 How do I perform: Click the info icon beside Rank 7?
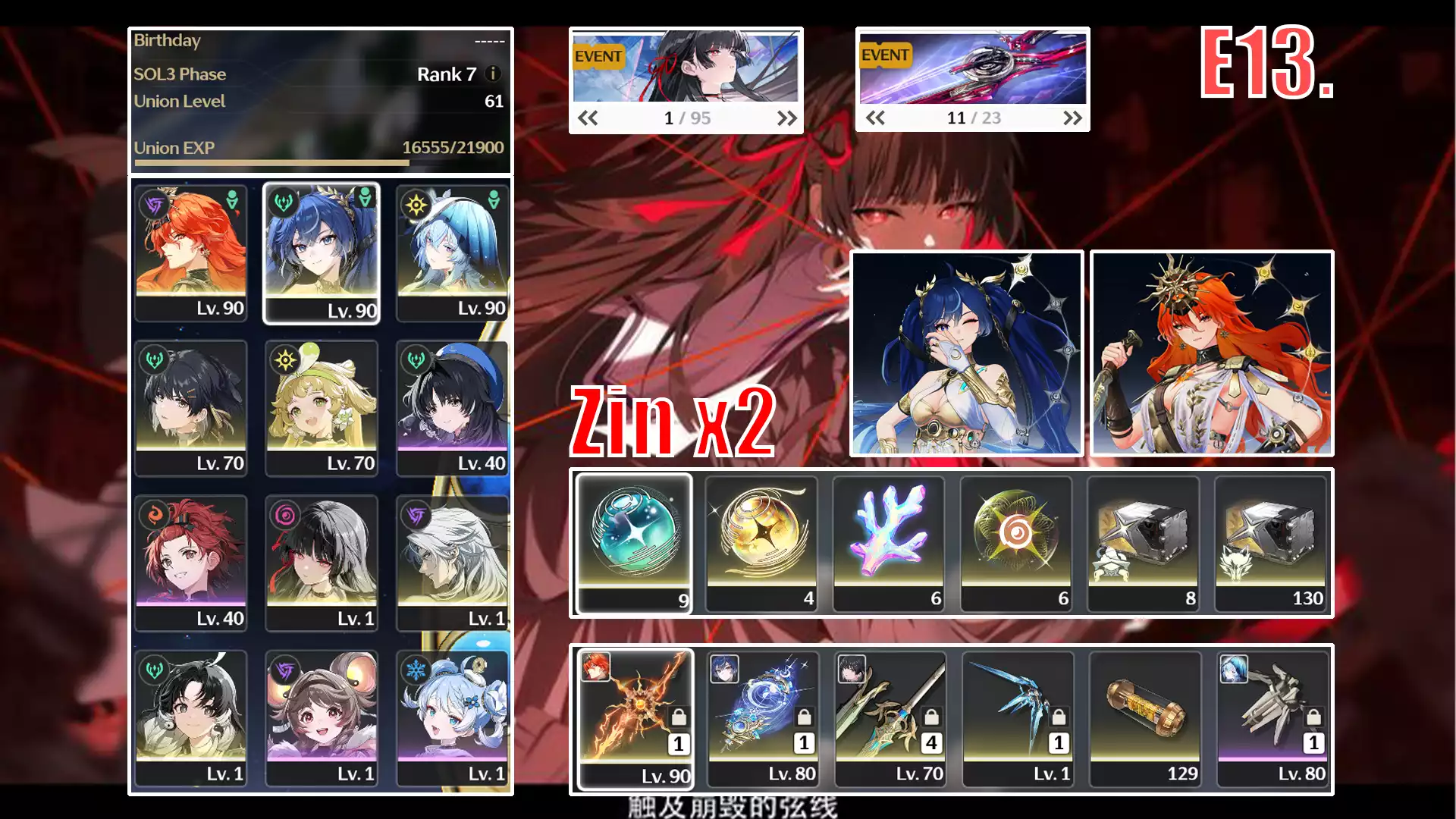[494, 74]
